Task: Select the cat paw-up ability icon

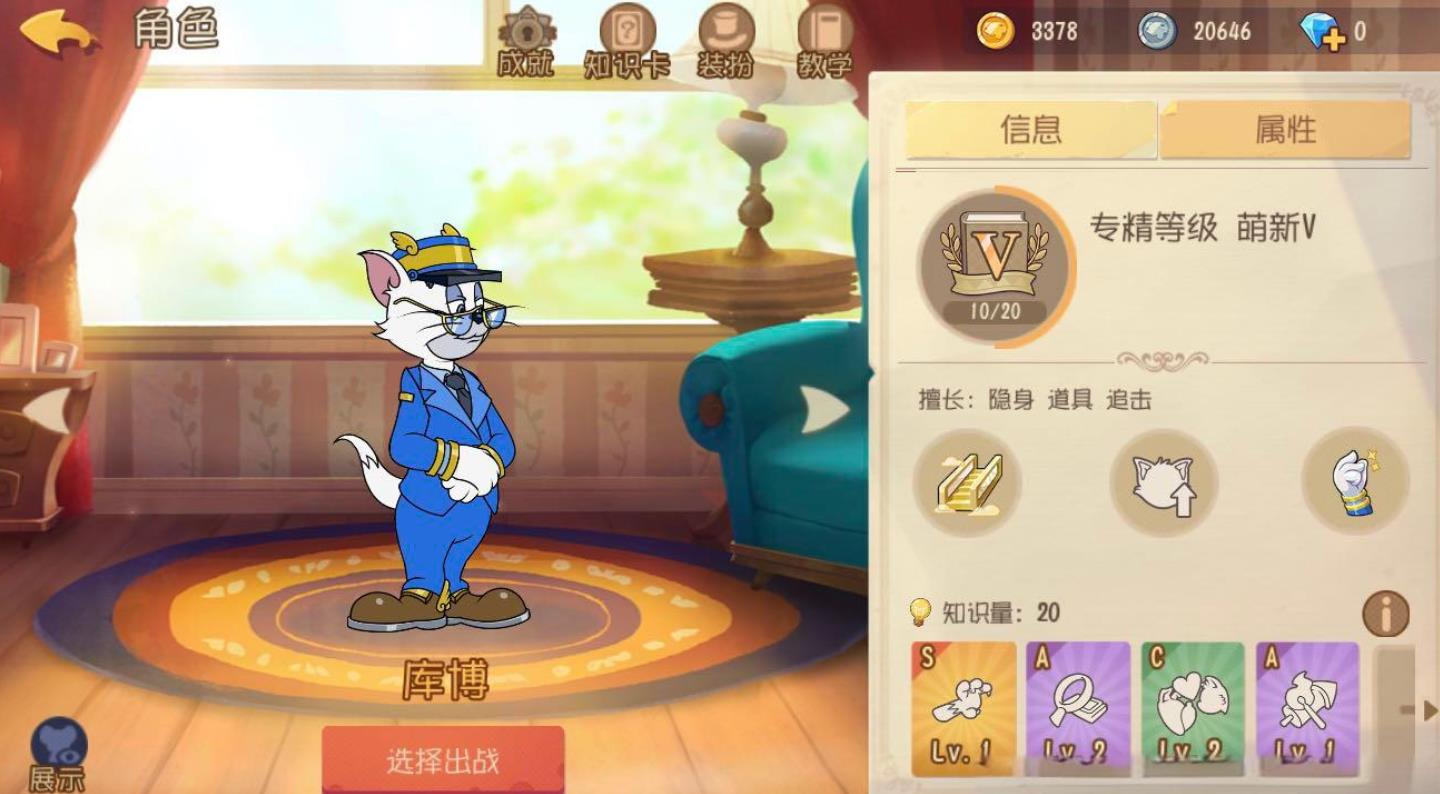Action: click(x=1162, y=483)
